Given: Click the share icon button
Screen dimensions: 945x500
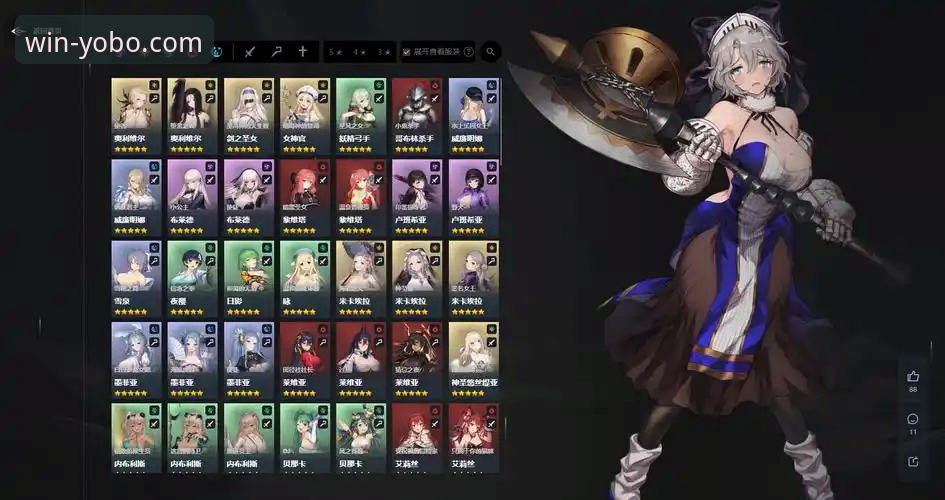Looking at the screenshot, I should 913,461.
